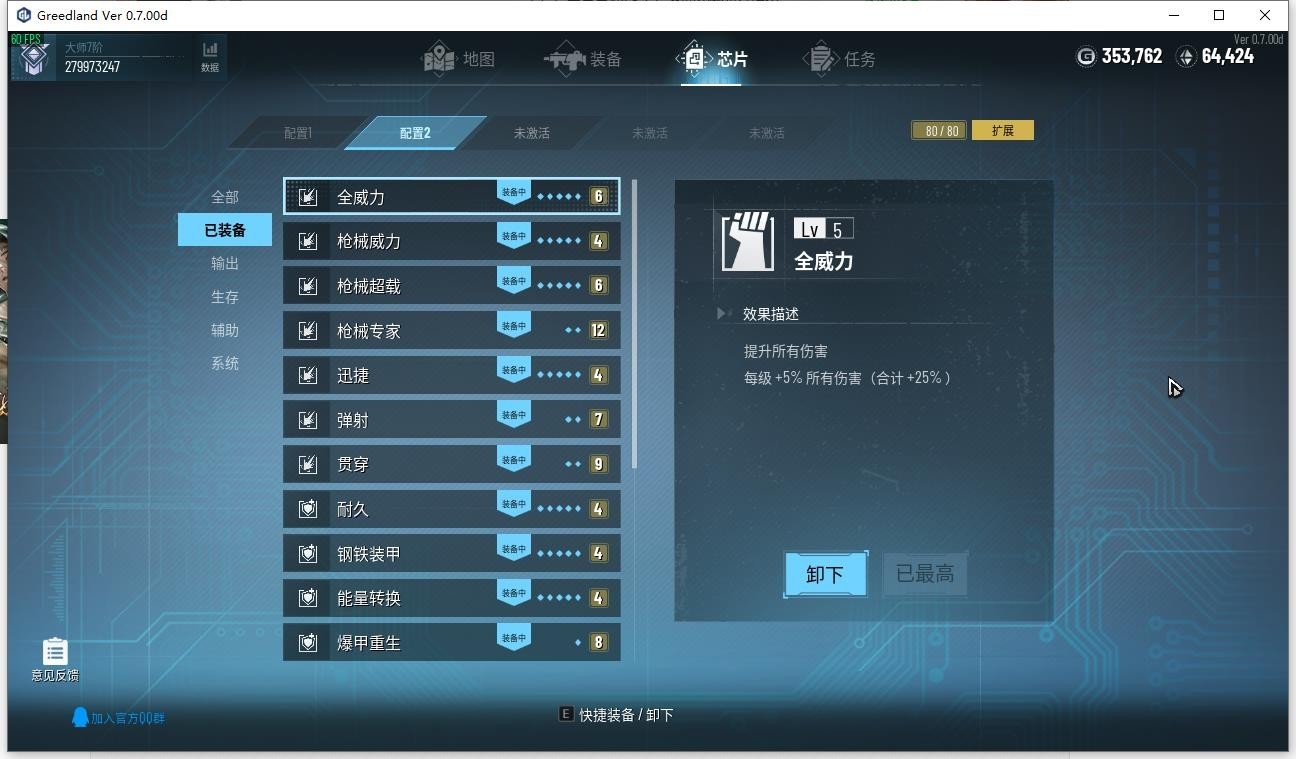The image size is (1296, 759).
Task: Toggle the 装备中 badge on 贯穿 chip
Action: click(x=513, y=458)
